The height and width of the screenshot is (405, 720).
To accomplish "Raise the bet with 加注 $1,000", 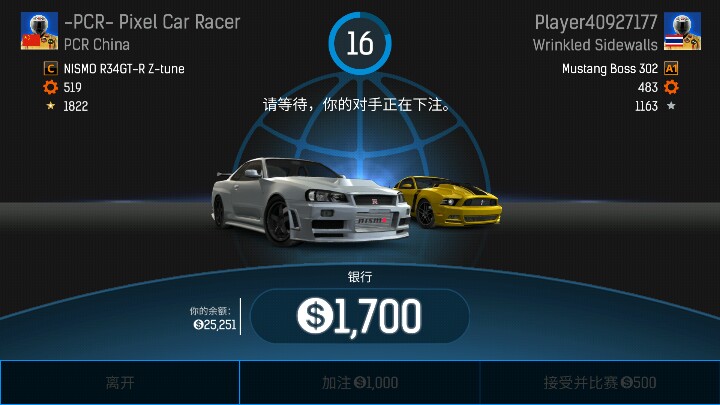I will coord(359,382).
